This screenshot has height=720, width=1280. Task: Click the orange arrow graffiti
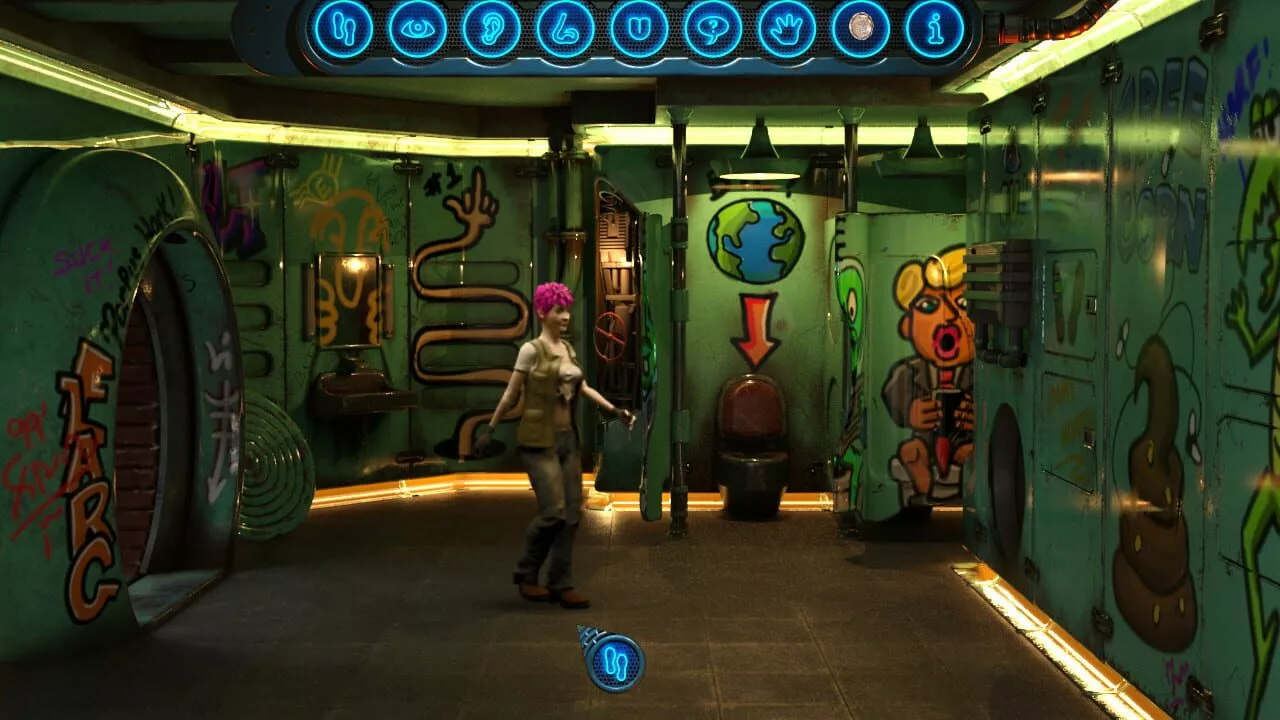[x=755, y=330]
